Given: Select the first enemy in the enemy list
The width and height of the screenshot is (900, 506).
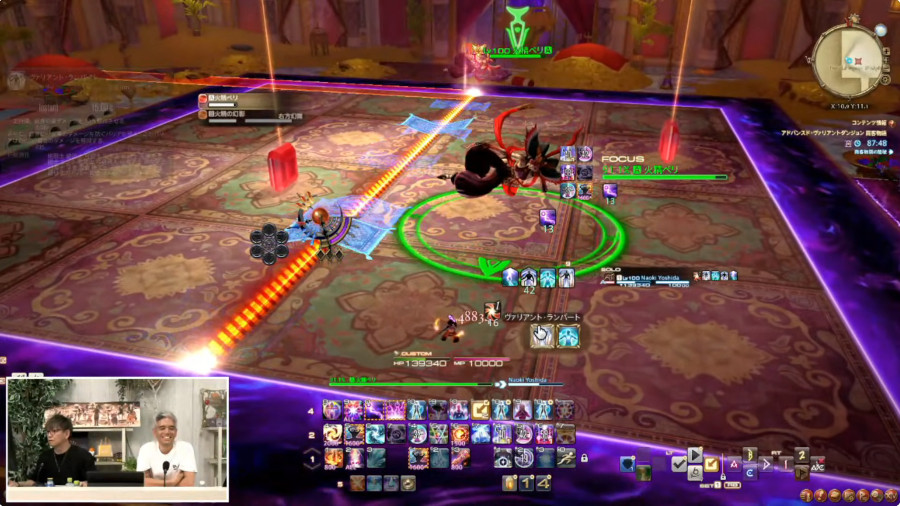Looking at the screenshot, I should click(x=240, y=99).
